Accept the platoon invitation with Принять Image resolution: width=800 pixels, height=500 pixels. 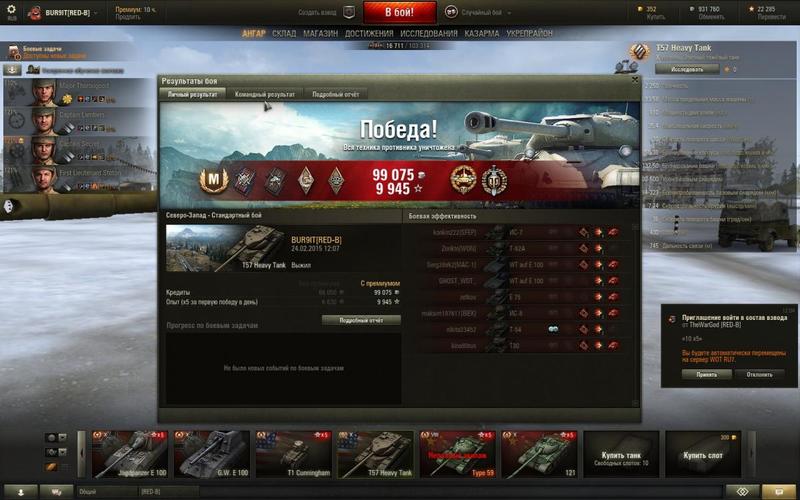[x=706, y=374]
